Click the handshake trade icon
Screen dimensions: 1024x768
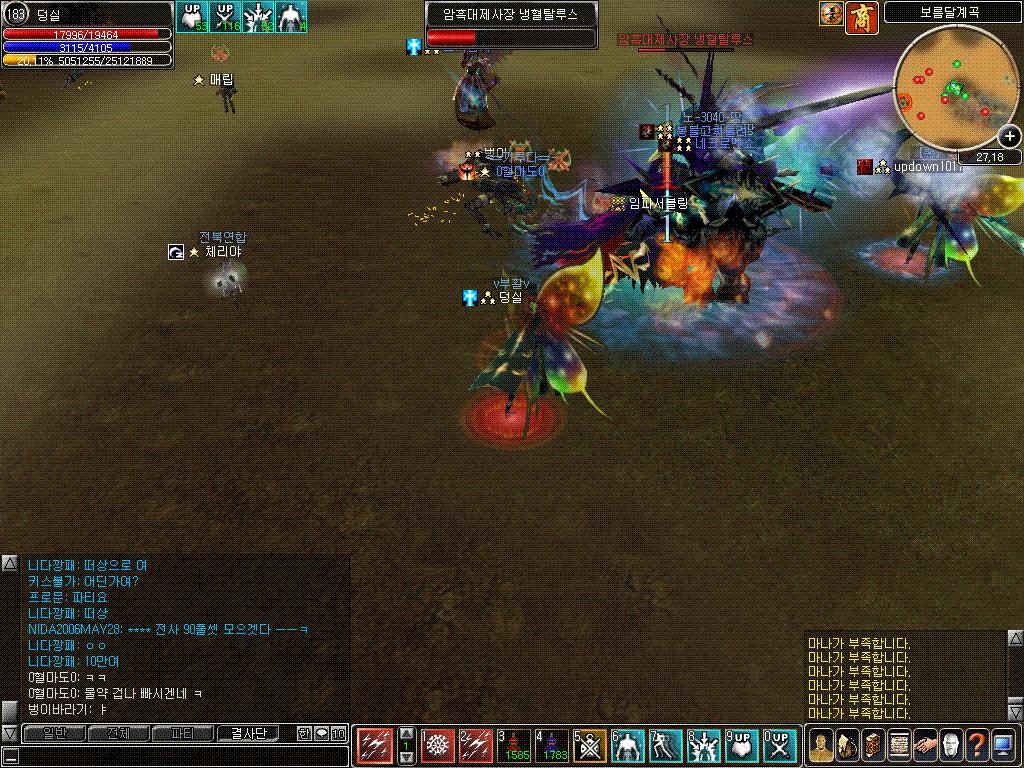click(x=925, y=745)
